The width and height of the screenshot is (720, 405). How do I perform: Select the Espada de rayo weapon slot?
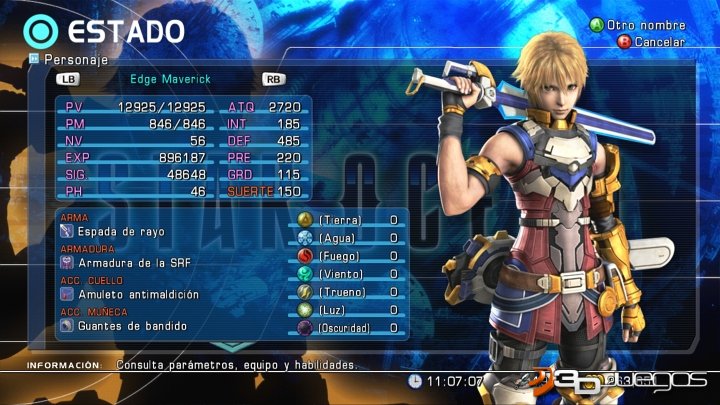[120, 232]
